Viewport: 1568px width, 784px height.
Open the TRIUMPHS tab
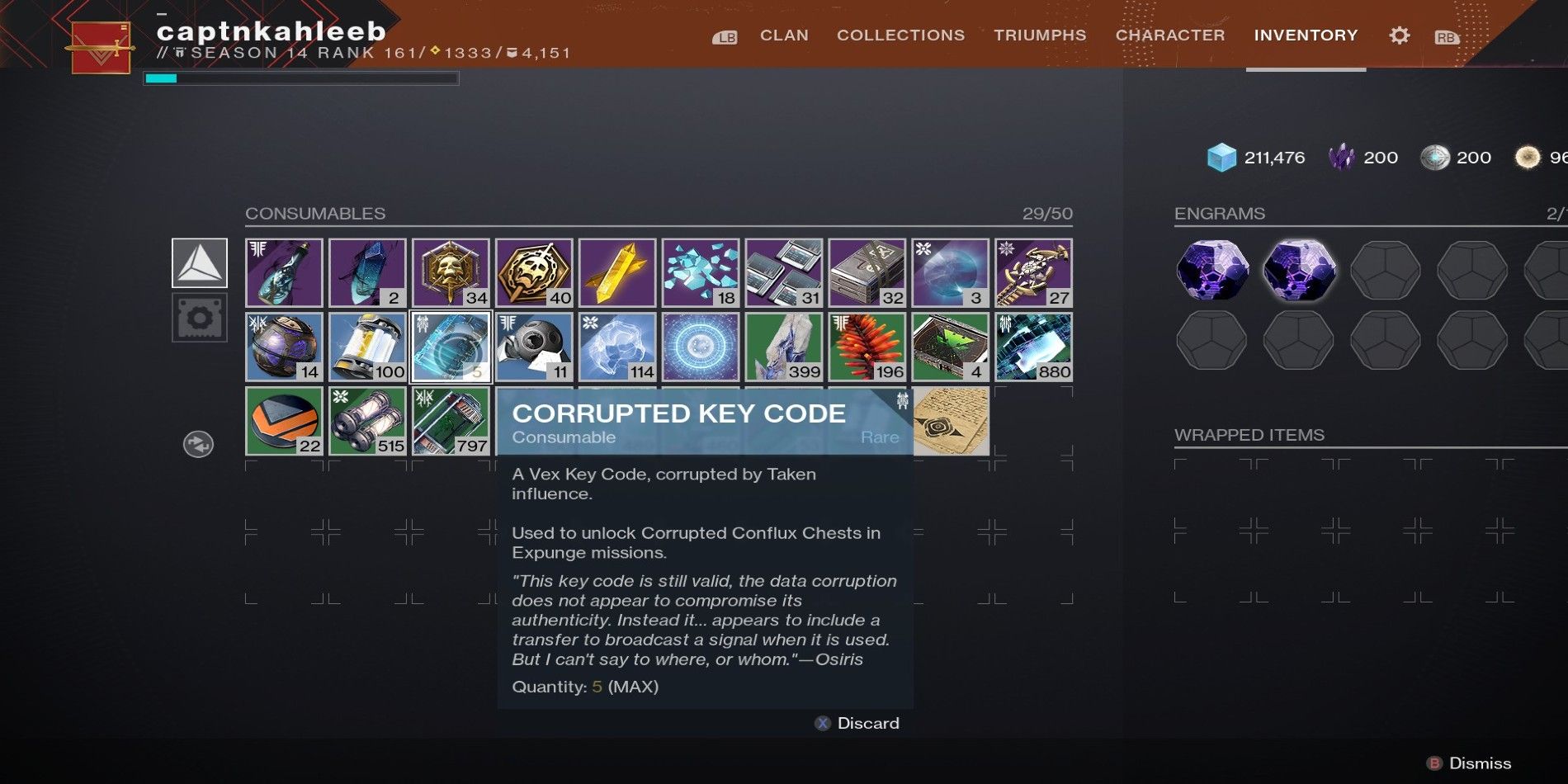tap(1039, 35)
